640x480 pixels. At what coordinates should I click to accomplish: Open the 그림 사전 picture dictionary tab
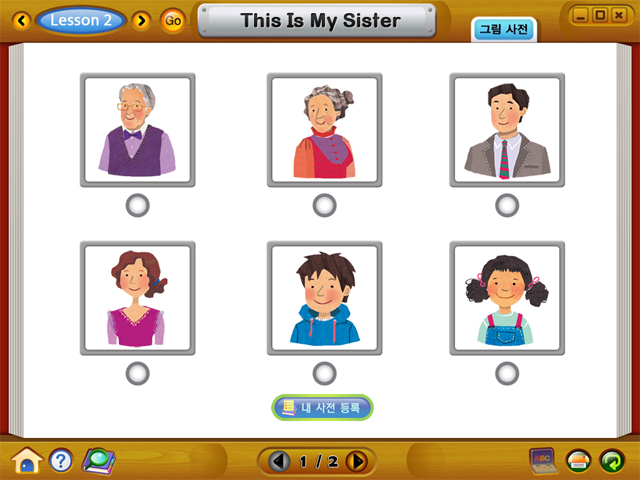tap(503, 29)
